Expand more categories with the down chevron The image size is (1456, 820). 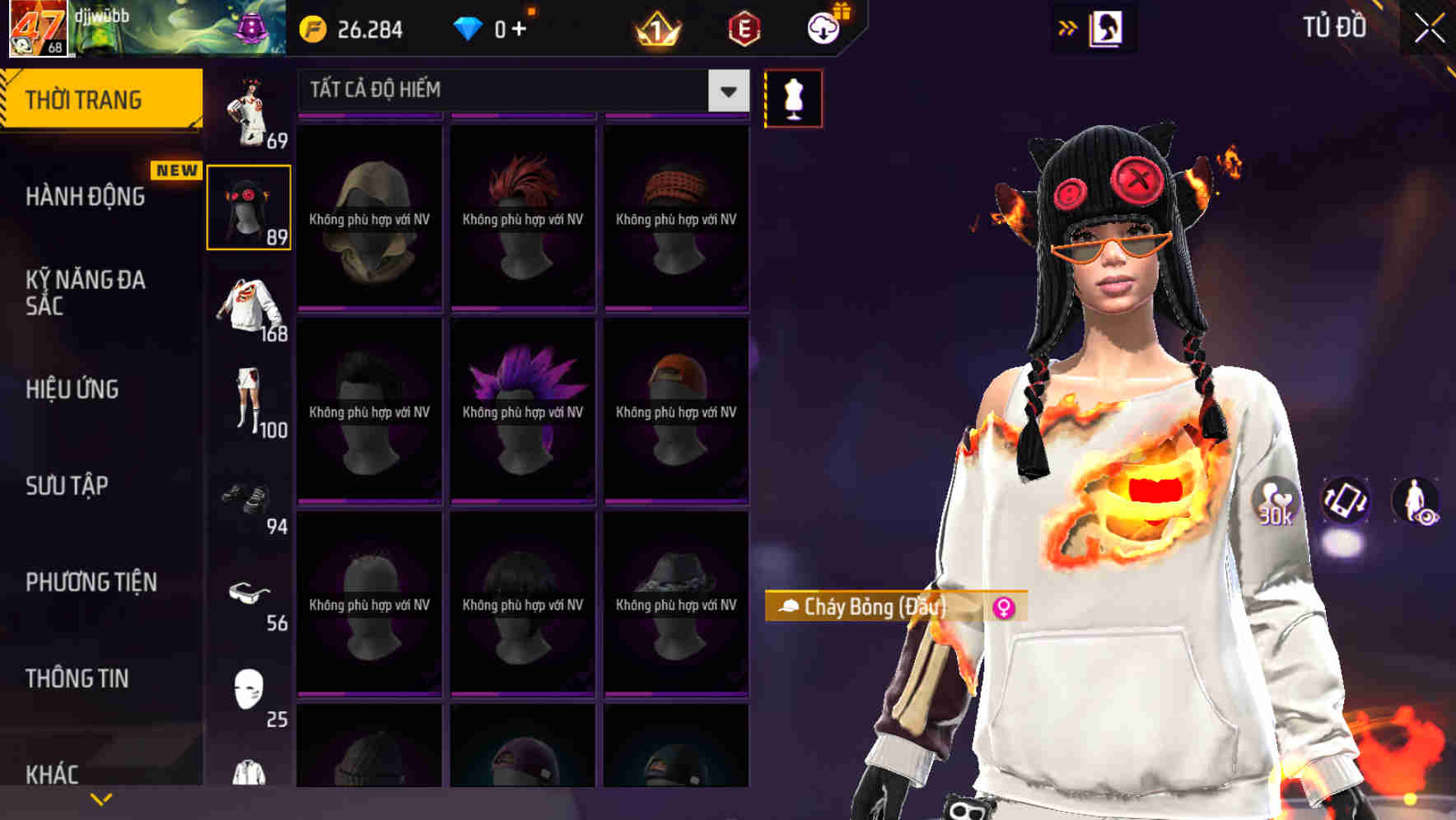(x=101, y=797)
